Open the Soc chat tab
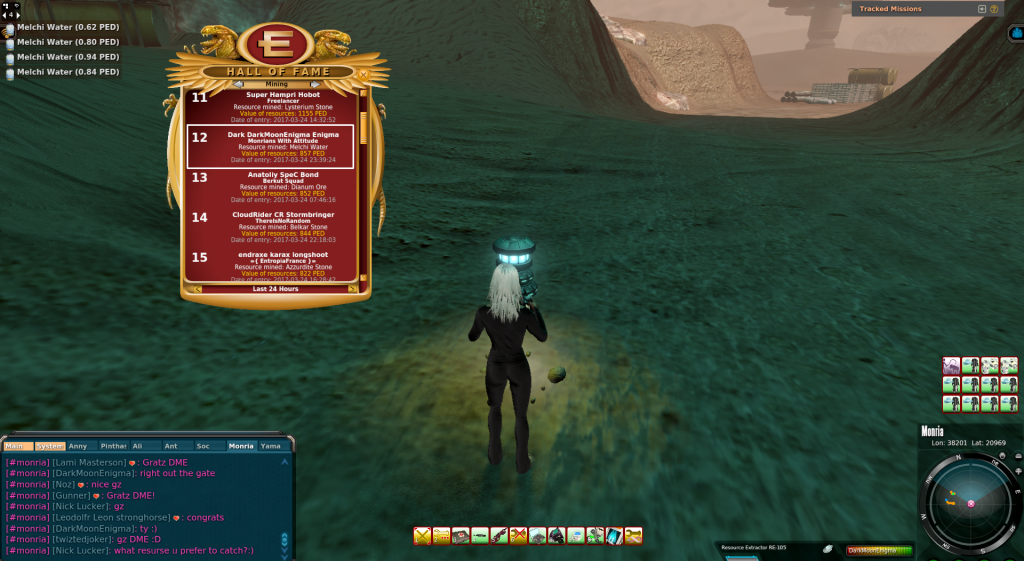 (203, 446)
